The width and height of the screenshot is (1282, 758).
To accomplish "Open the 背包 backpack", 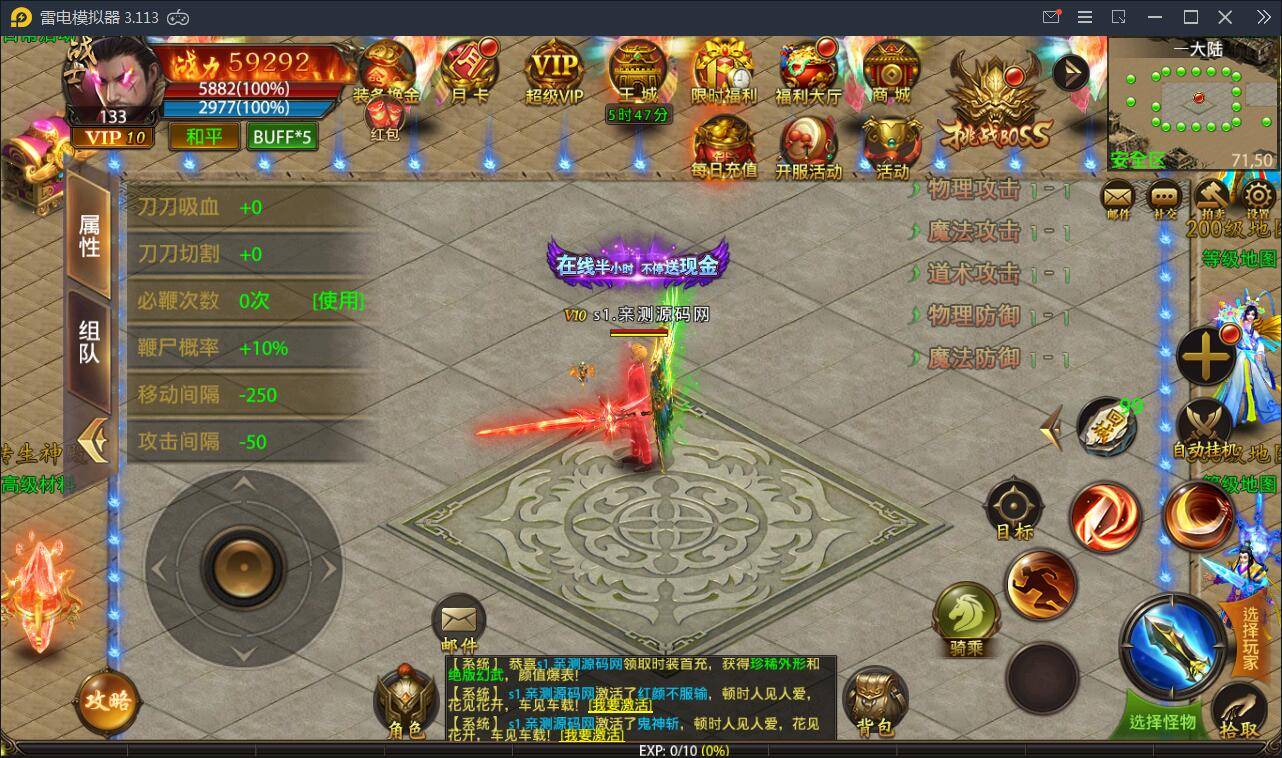I will [x=875, y=702].
